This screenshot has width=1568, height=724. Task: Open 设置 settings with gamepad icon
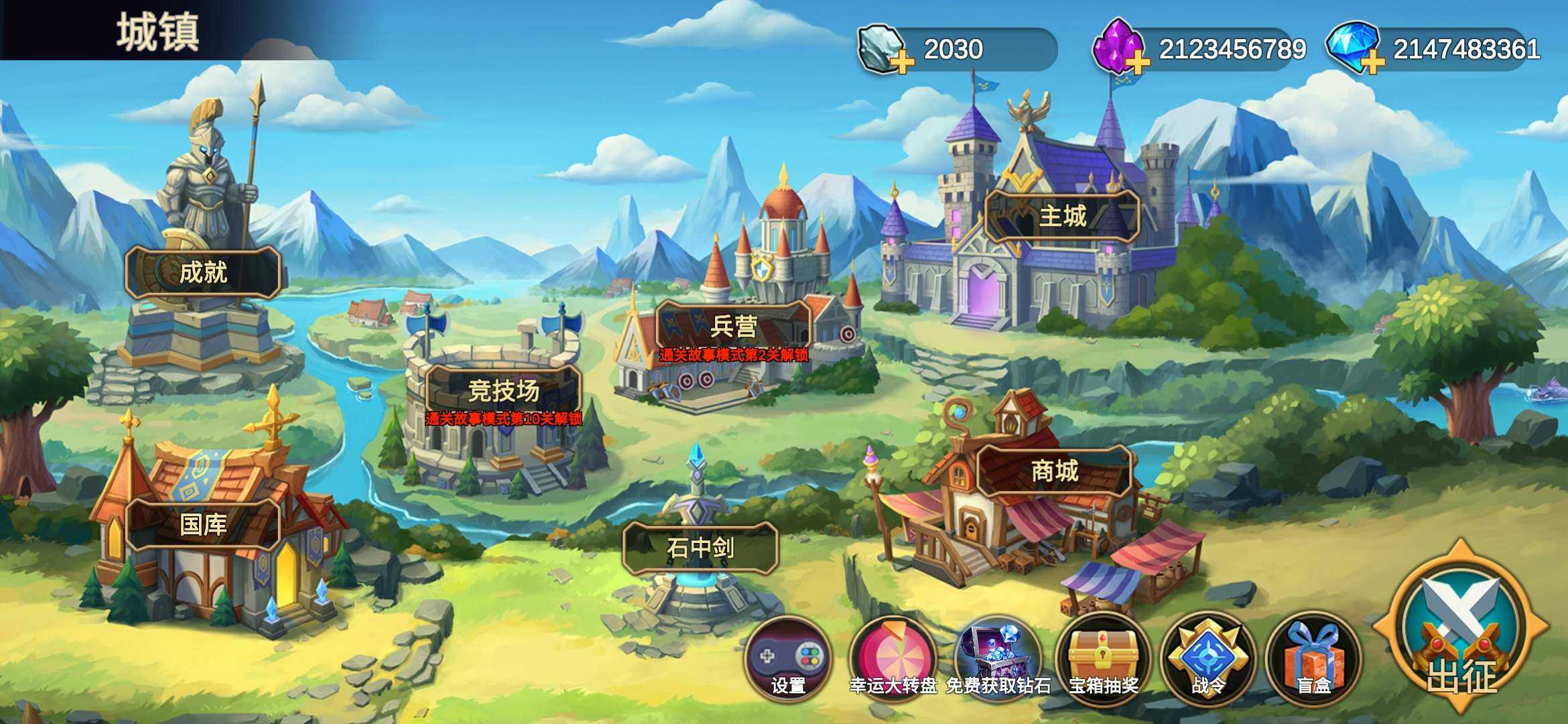[x=788, y=658]
